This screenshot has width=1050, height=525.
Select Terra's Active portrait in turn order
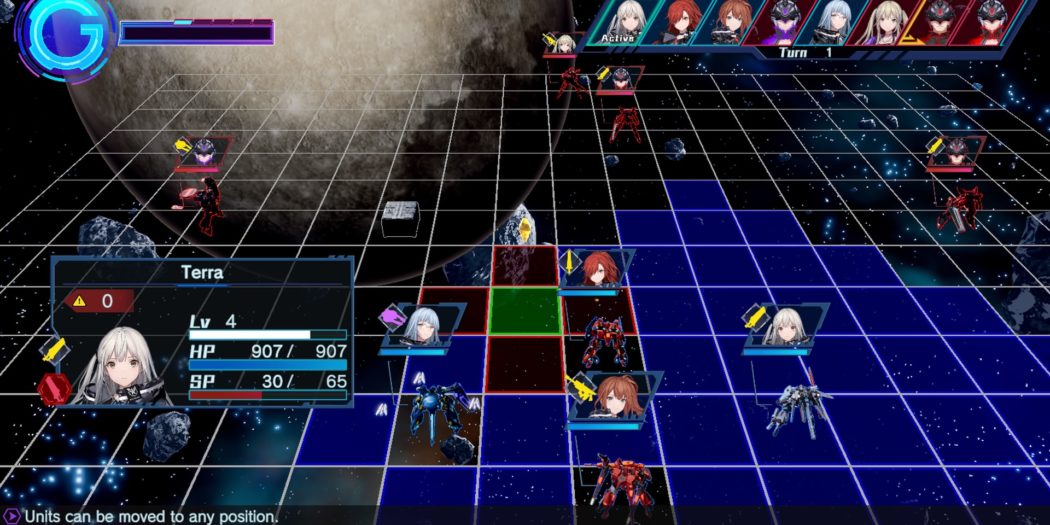tap(628, 22)
